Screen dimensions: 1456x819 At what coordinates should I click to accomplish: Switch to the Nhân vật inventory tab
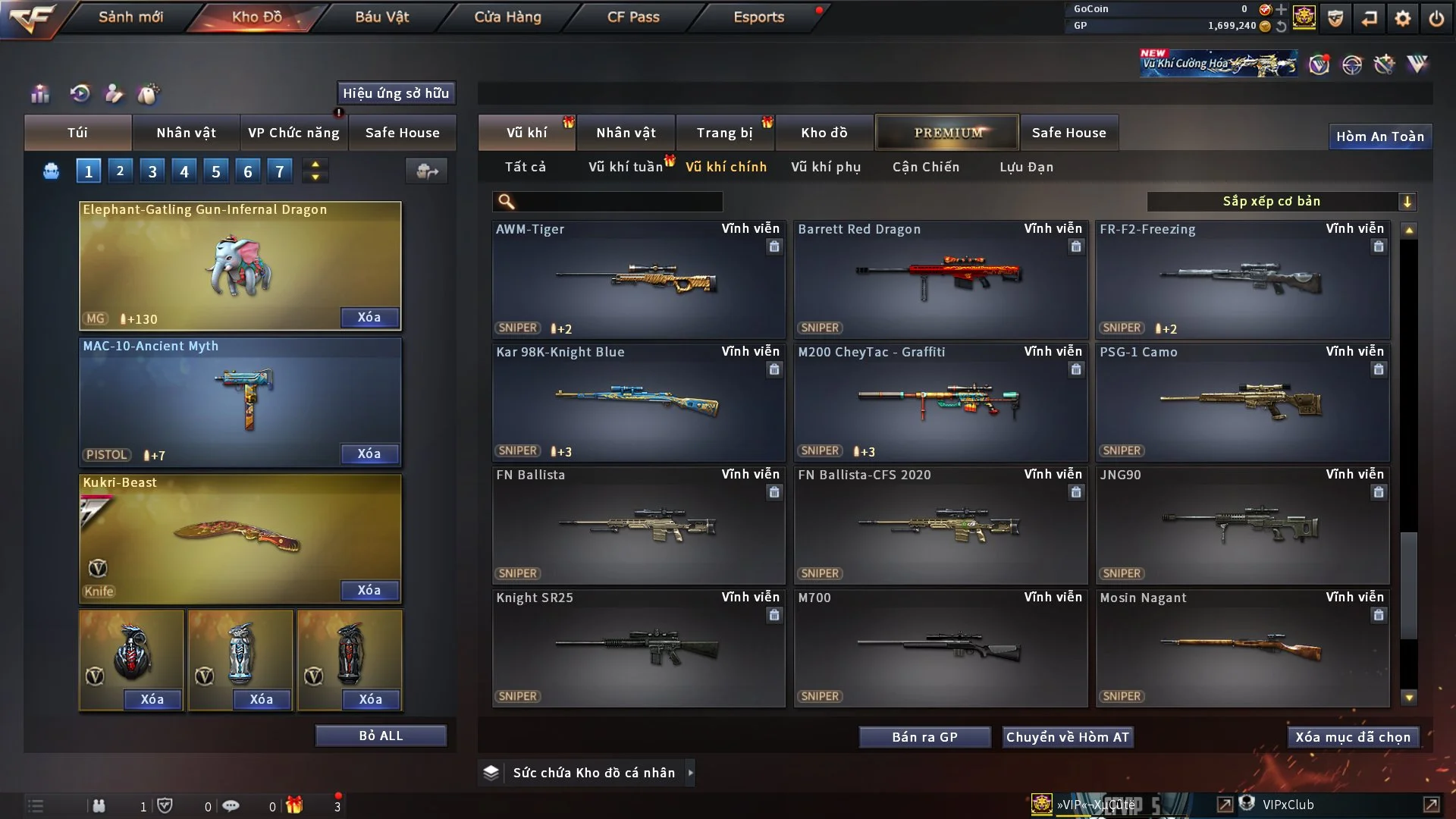click(x=626, y=133)
